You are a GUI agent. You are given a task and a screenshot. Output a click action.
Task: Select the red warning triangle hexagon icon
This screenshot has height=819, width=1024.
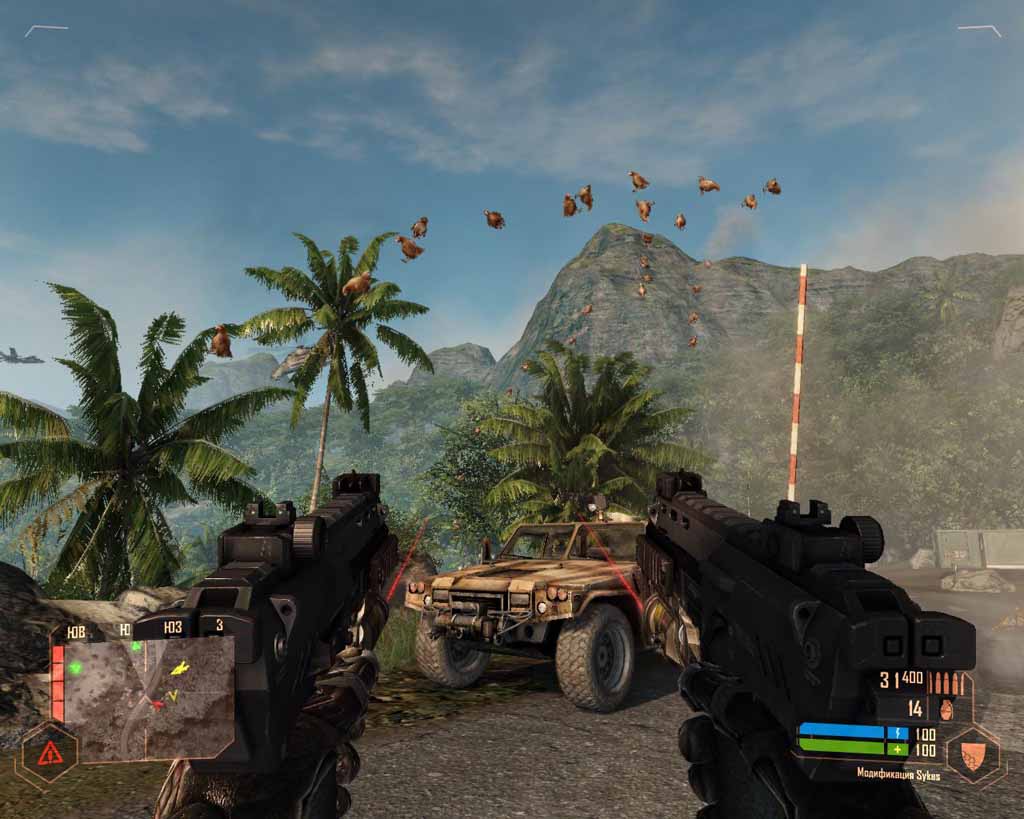[x=49, y=752]
